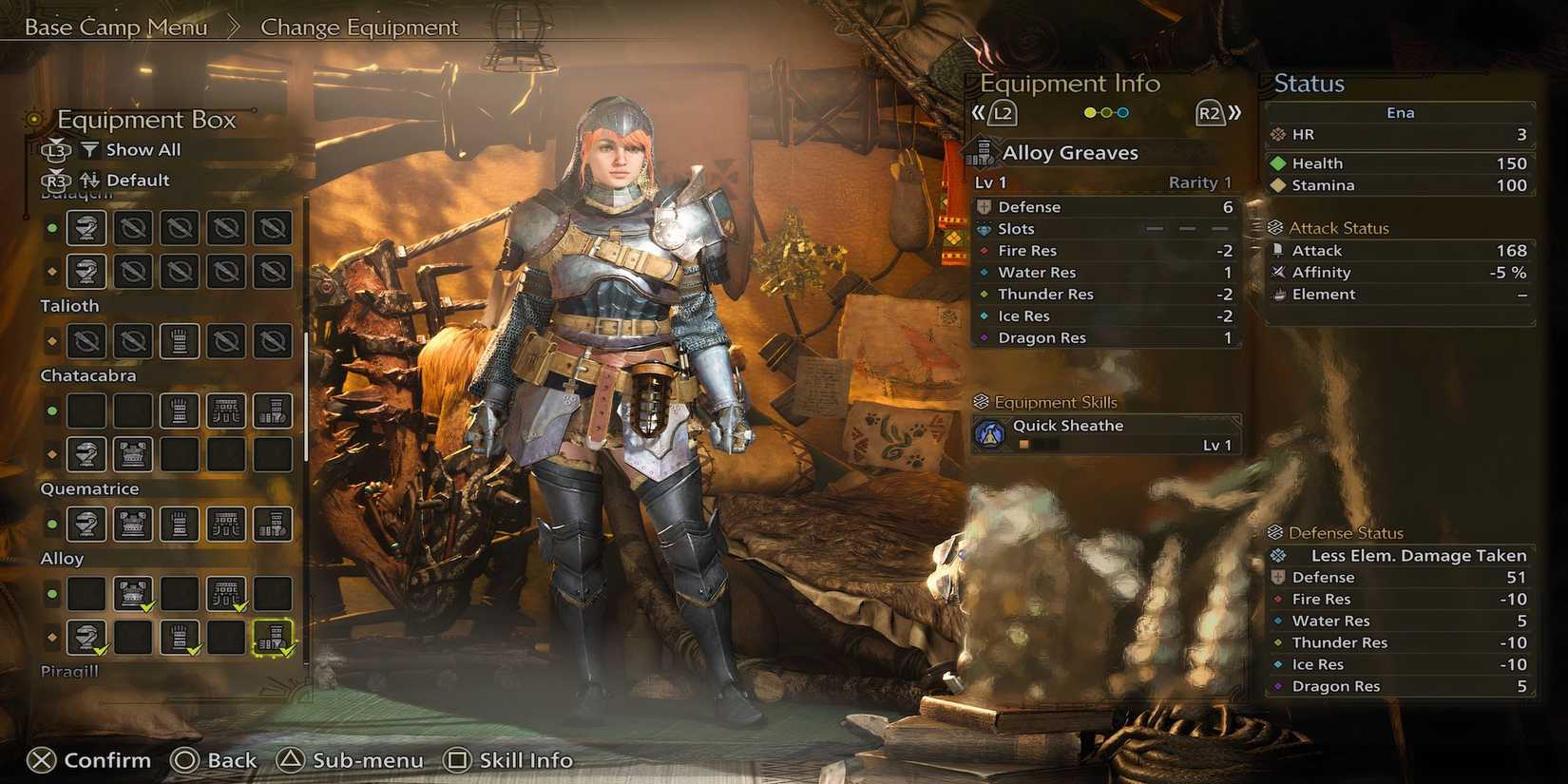Image resolution: width=1568 pixels, height=784 pixels.
Task: Open the Quick Sheathe skill icon
Action: click(x=989, y=432)
